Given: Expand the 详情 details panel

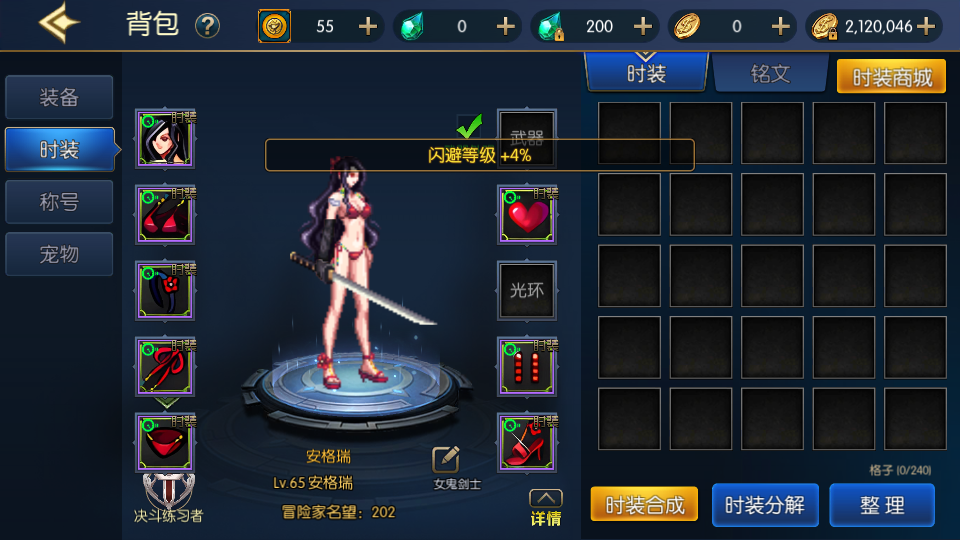Looking at the screenshot, I should click(x=545, y=508).
